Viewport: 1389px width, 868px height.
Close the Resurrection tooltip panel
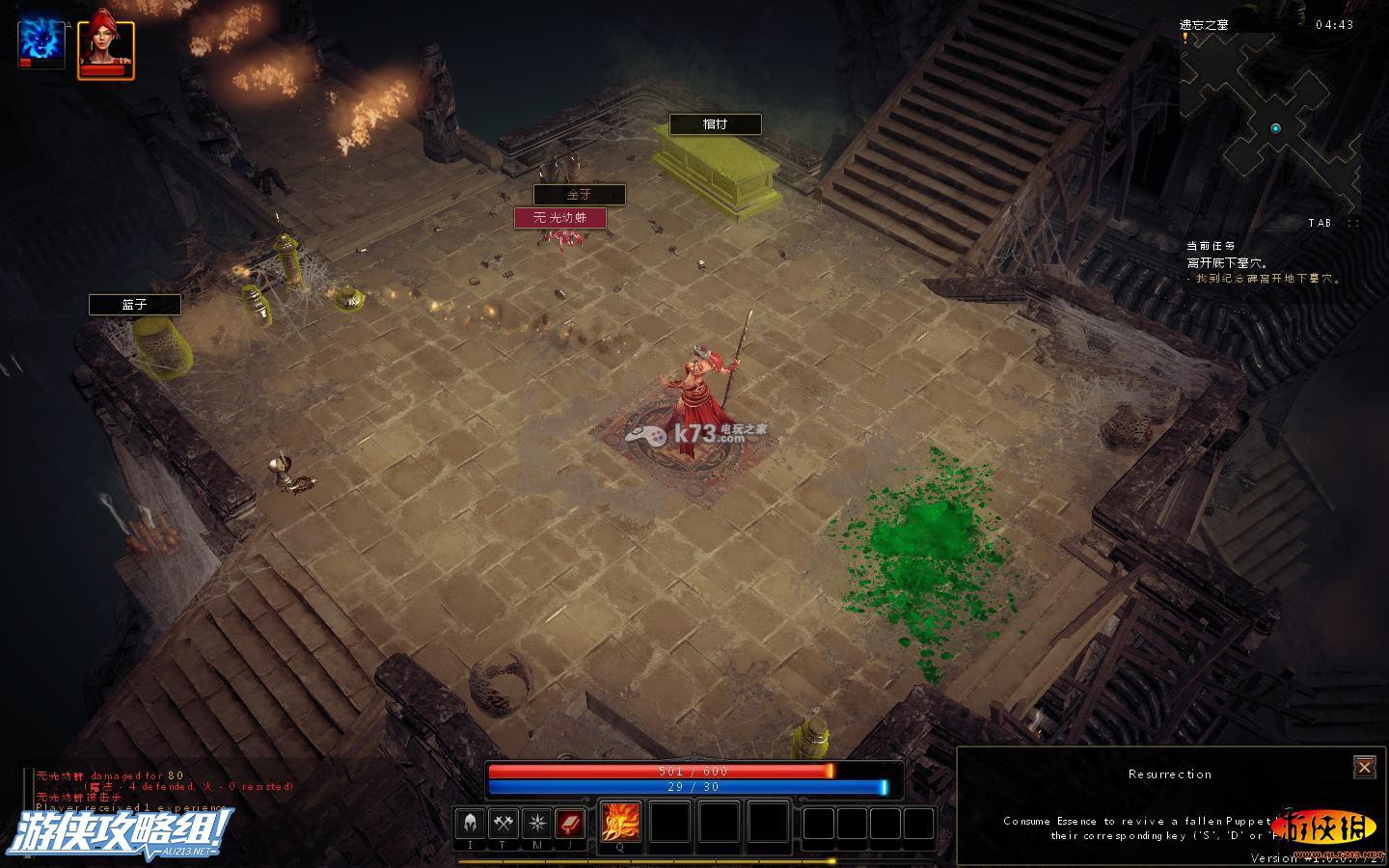[1364, 767]
